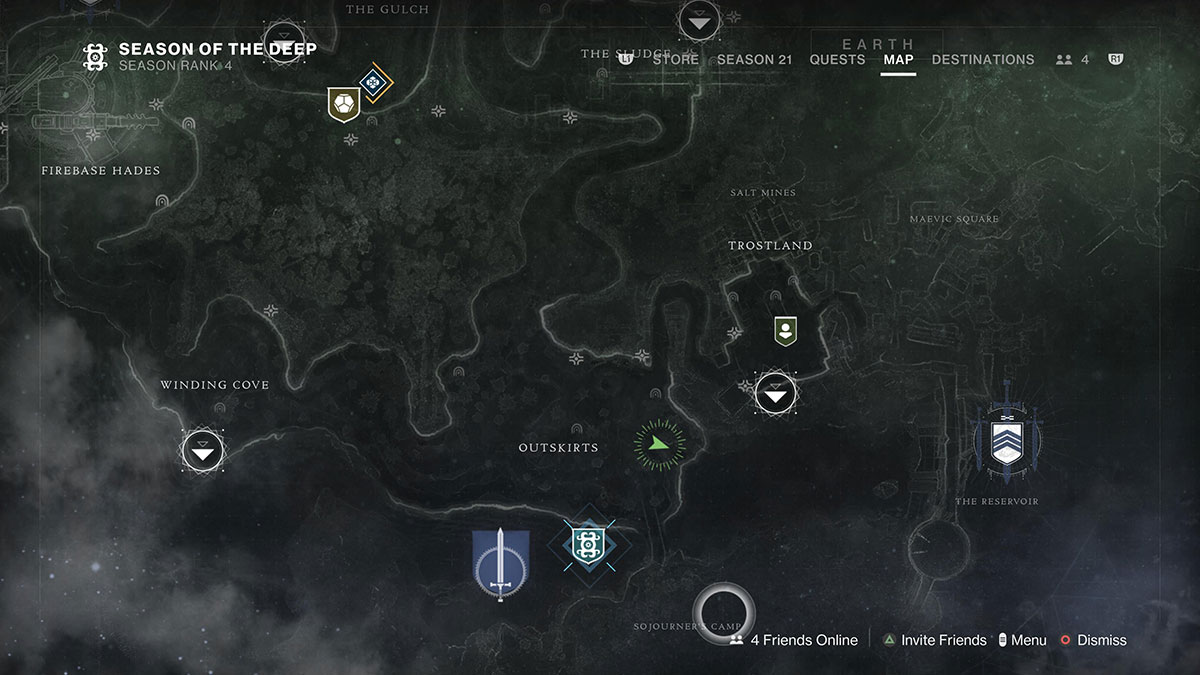Click the blue diamond quest marker
The height and width of the screenshot is (675, 1200).
point(375,83)
